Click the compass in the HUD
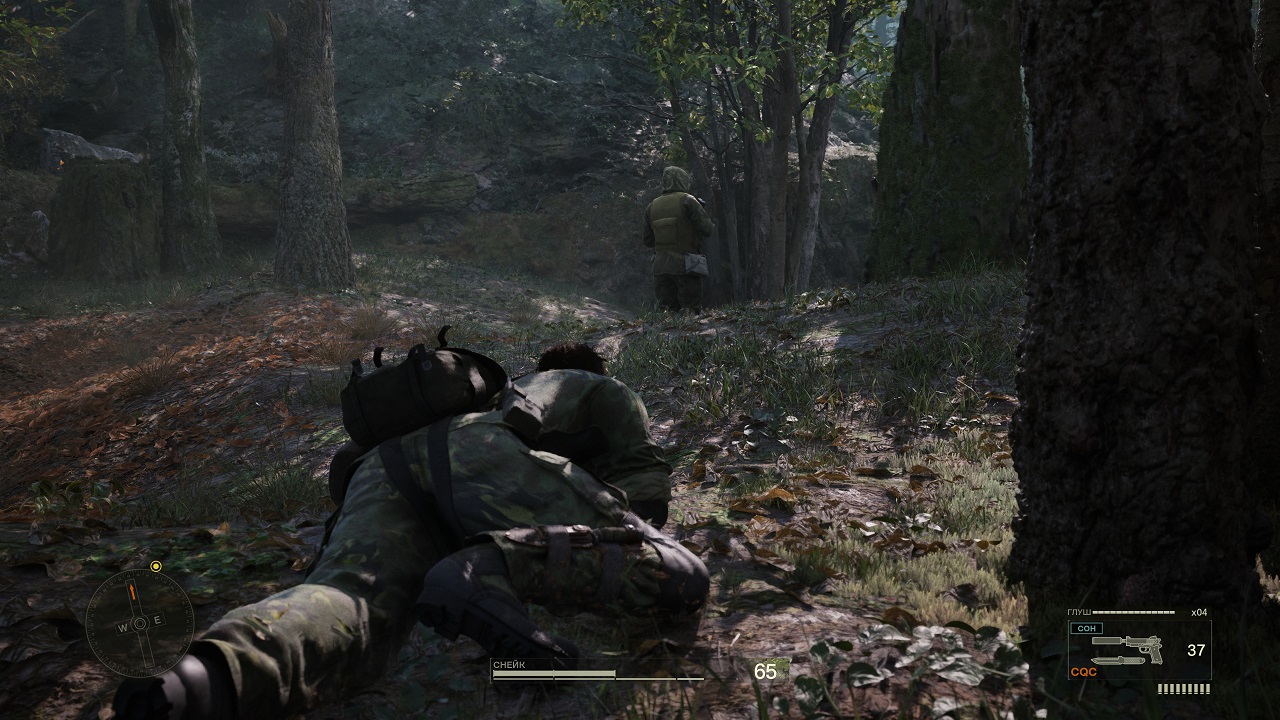Screen dimensions: 1280x720 pyautogui.click(x=140, y=622)
